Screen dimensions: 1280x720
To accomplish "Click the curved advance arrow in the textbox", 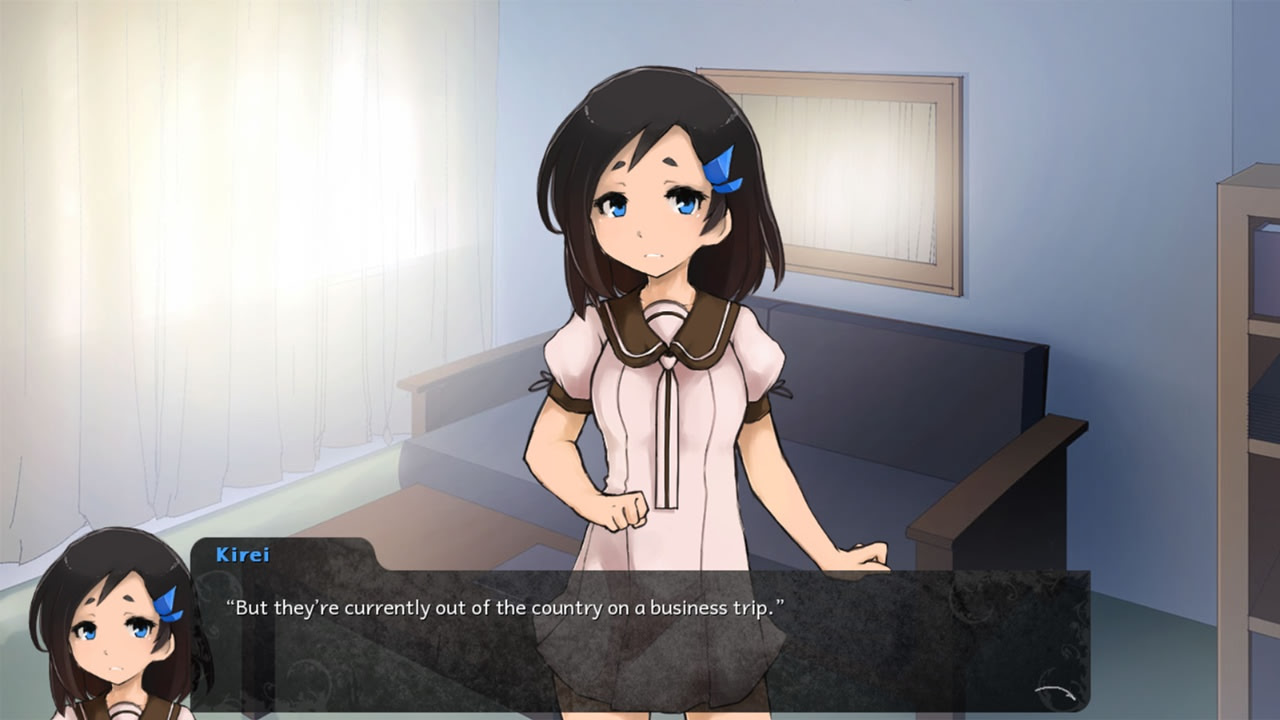I will coord(1056,692).
